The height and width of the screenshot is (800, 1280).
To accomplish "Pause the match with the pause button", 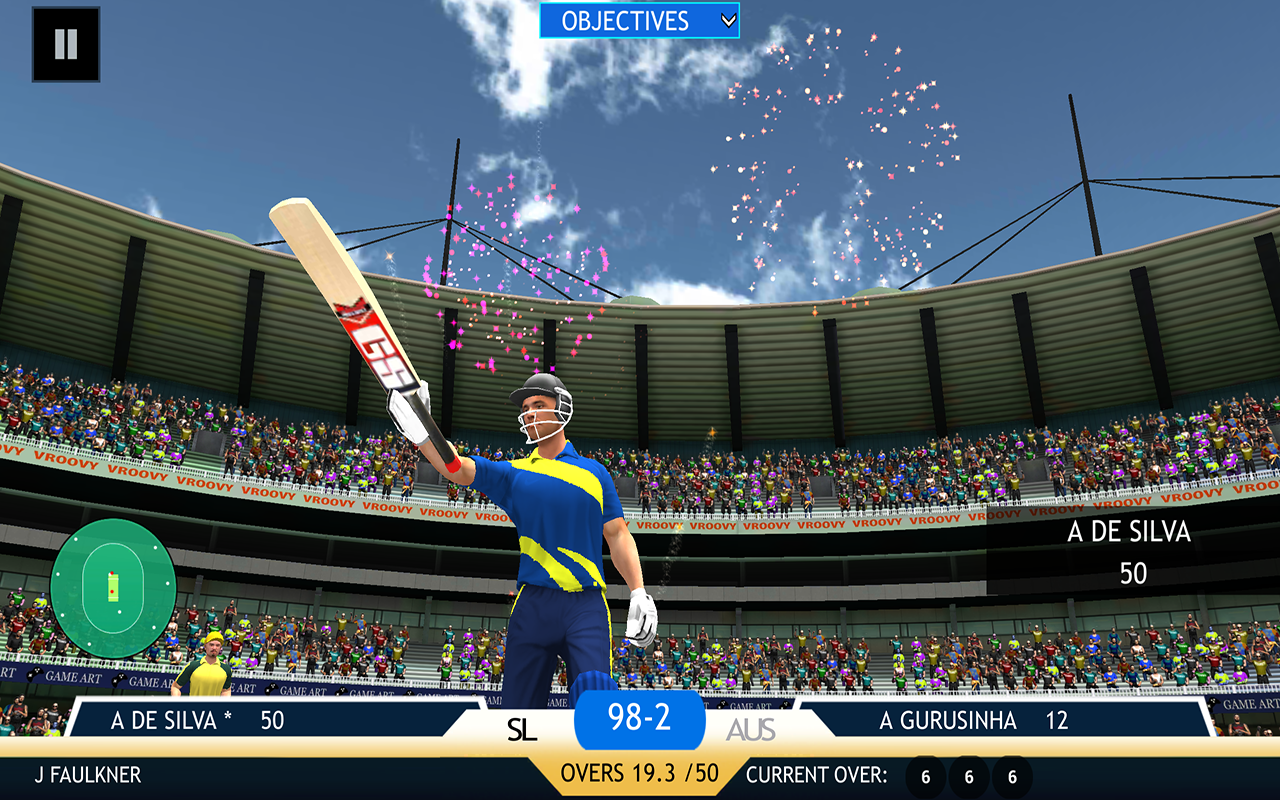I will pyautogui.click(x=66, y=44).
